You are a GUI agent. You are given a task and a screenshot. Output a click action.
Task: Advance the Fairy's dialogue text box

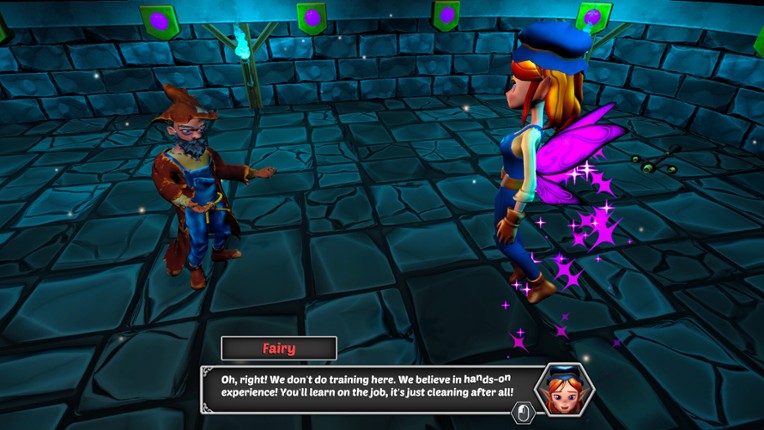pos(523,411)
